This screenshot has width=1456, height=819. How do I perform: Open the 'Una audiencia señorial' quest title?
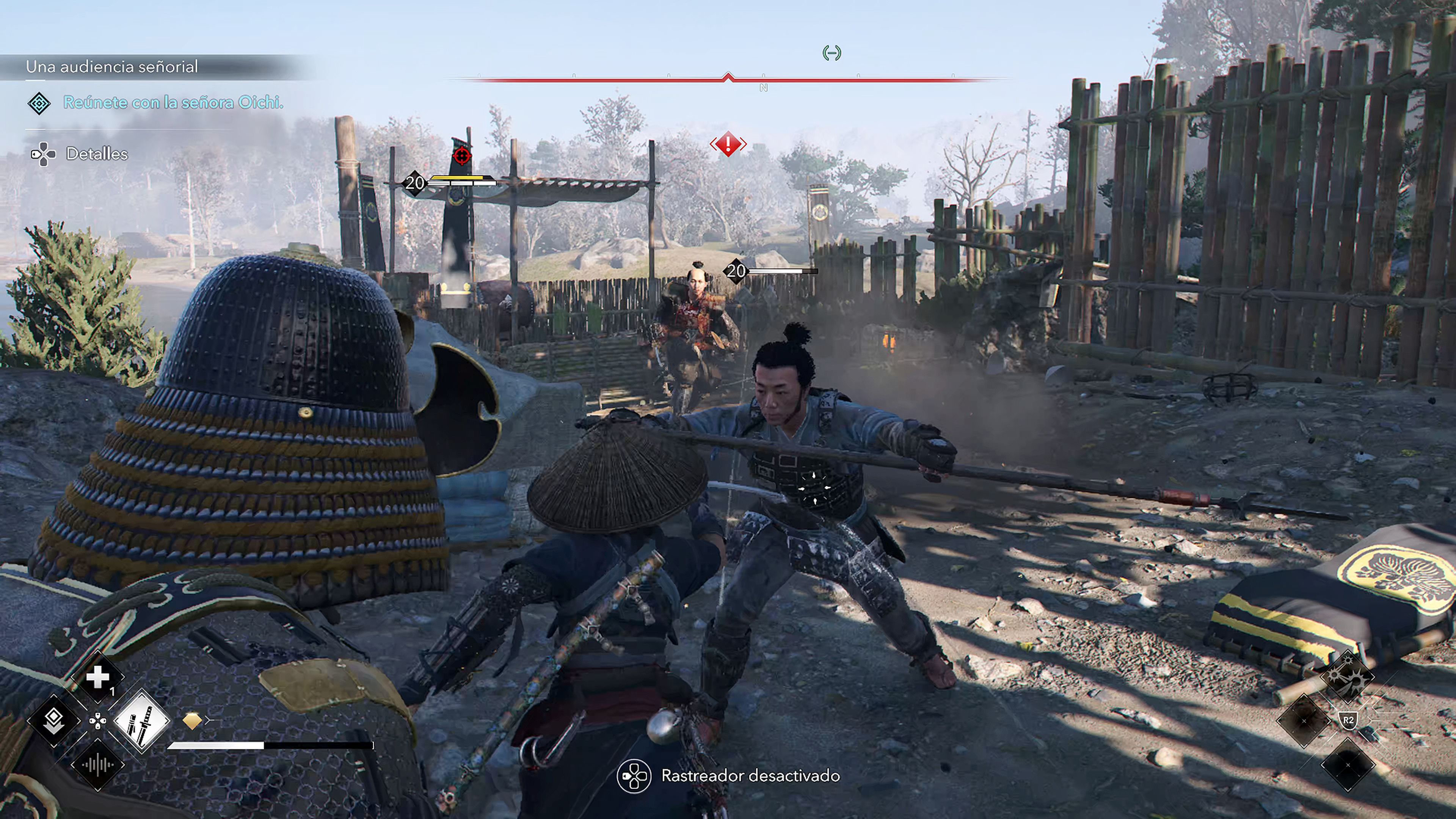112,67
